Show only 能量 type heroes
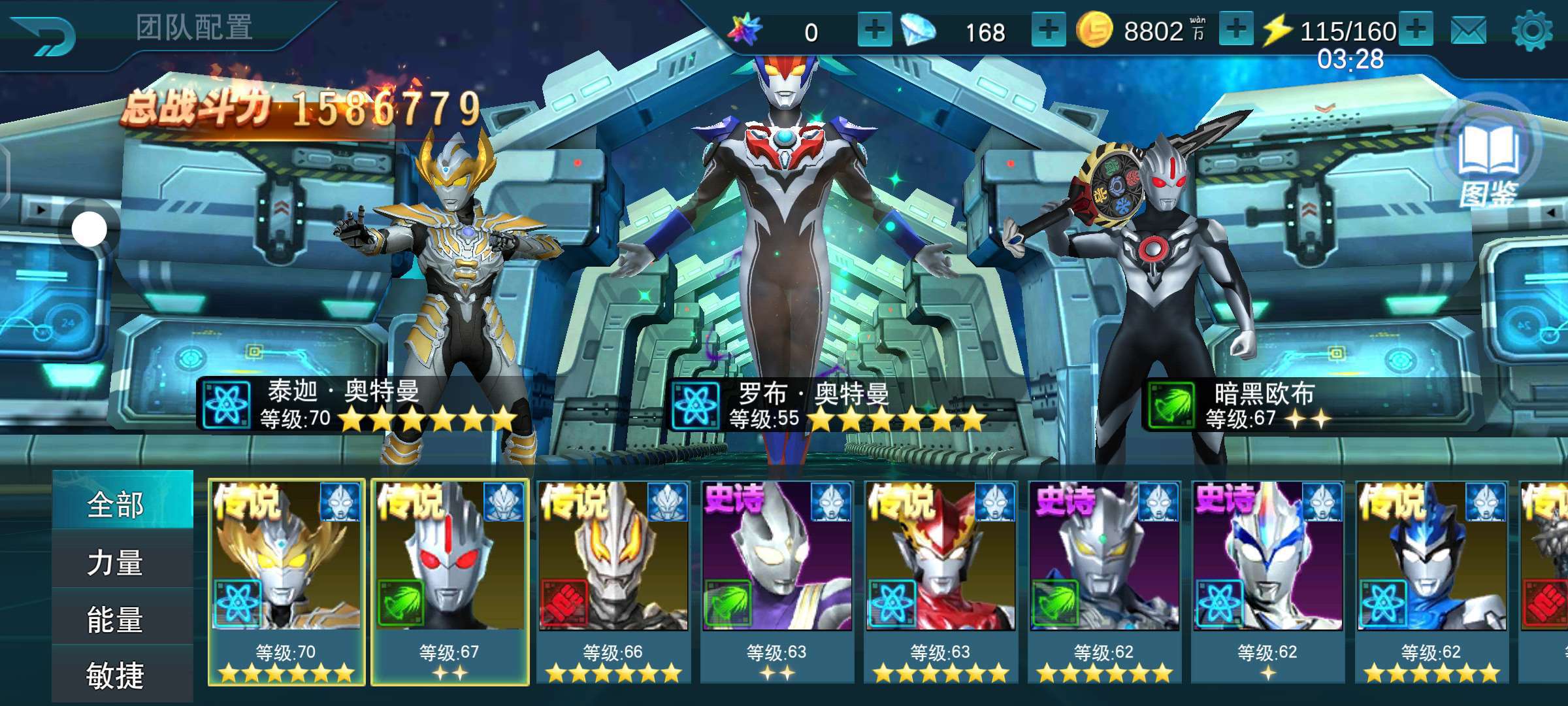1568x706 pixels. (x=116, y=620)
